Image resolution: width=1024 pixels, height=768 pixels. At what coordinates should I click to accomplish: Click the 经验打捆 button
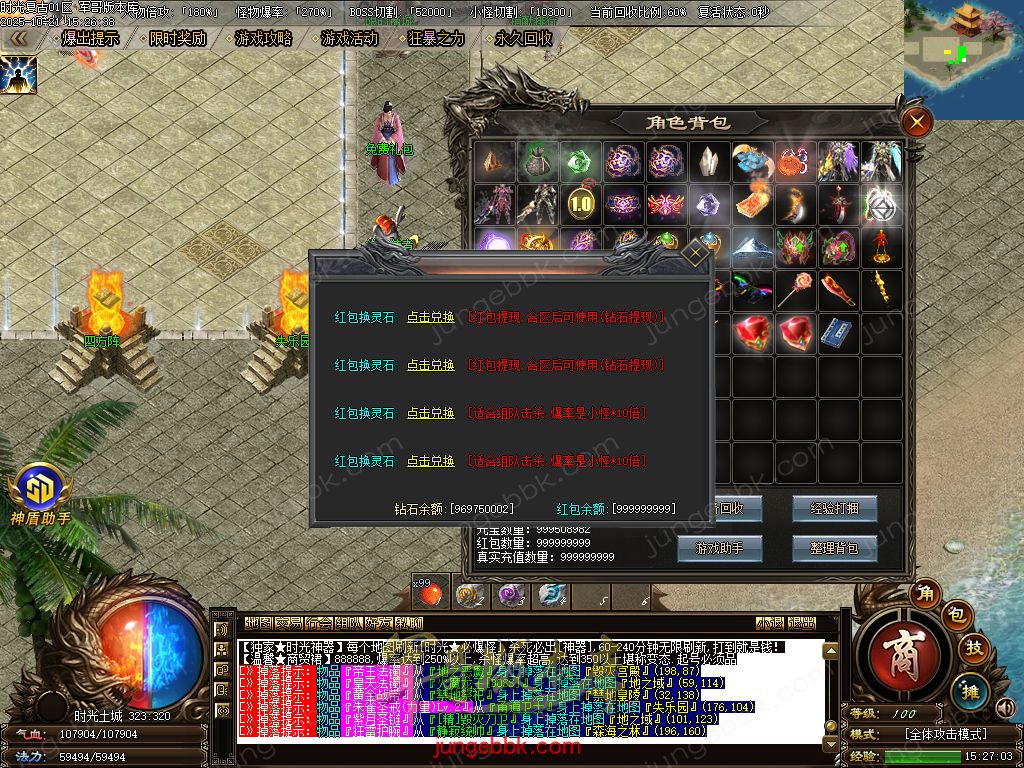coord(834,508)
